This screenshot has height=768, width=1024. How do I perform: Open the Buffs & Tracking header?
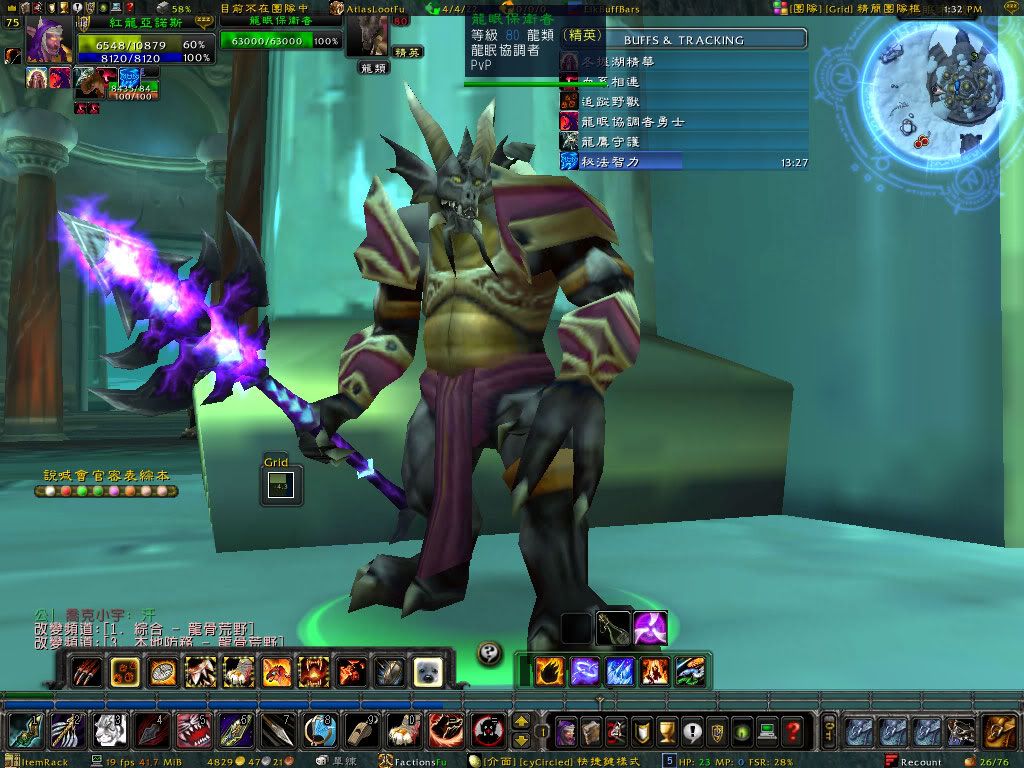point(684,40)
